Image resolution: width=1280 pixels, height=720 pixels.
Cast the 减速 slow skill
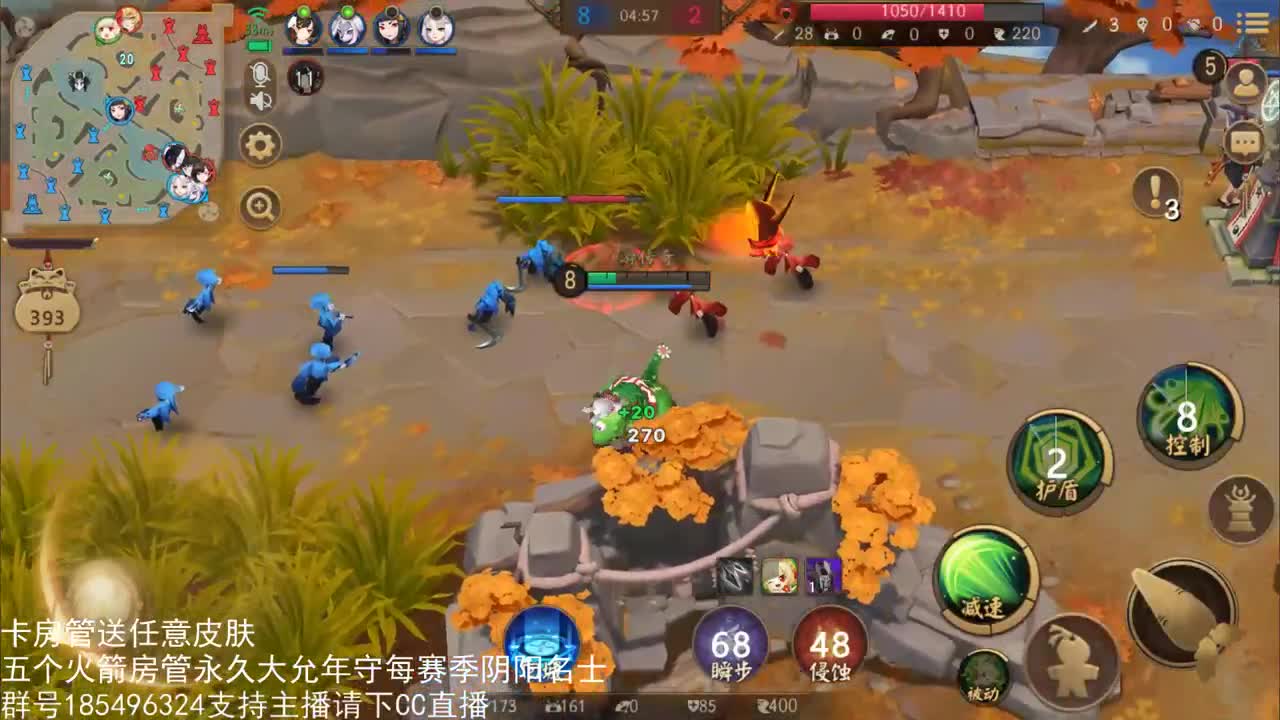pyautogui.click(x=985, y=580)
